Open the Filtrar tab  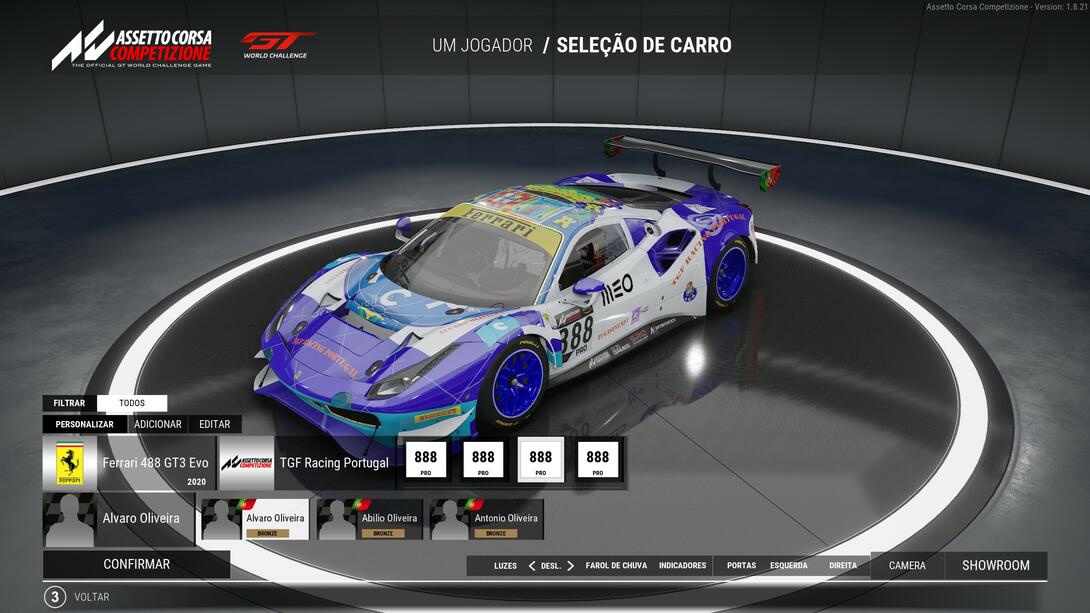(x=69, y=403)
